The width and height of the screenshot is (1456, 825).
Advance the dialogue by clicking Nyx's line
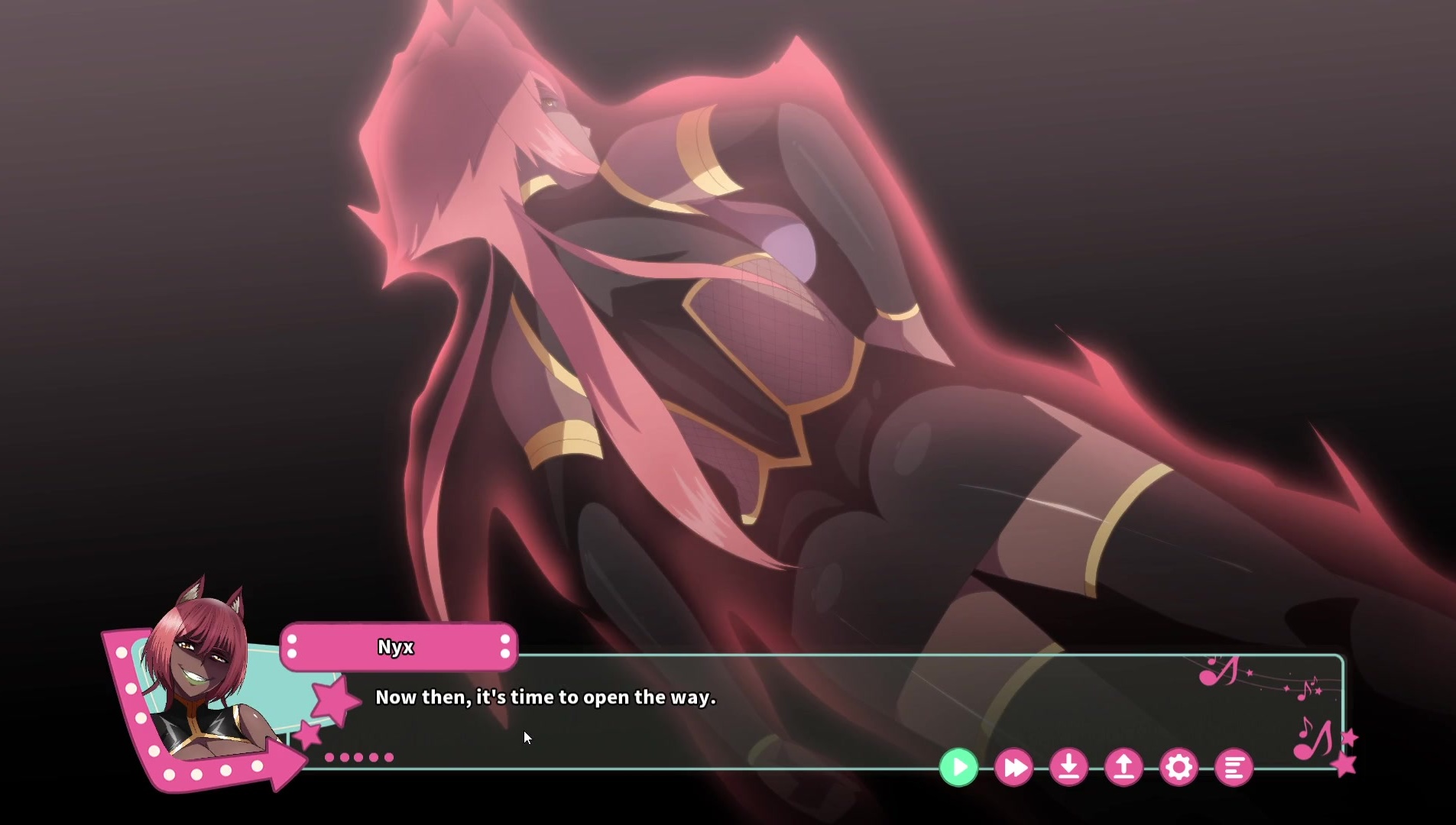(545, 697)
